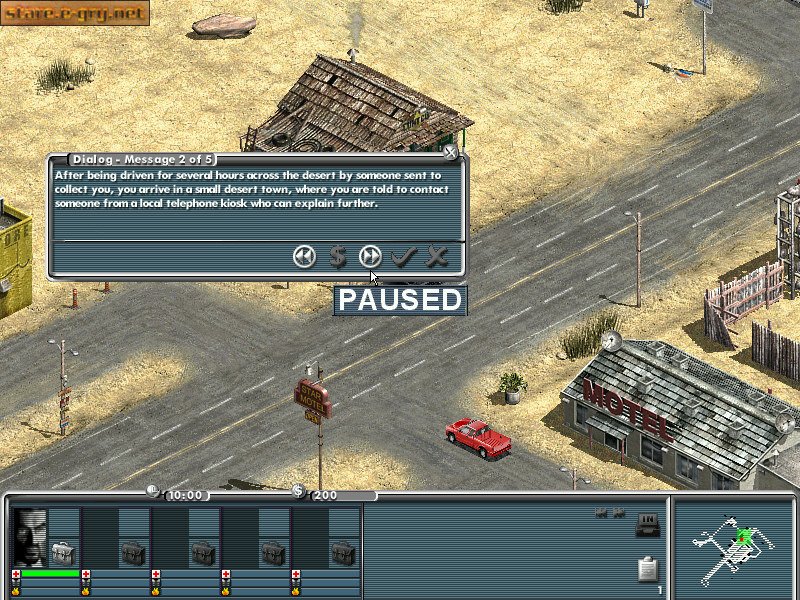Click the IN building entry icon
The height and width of the screenshot is (600, 800).
click(x=647, y=522)
